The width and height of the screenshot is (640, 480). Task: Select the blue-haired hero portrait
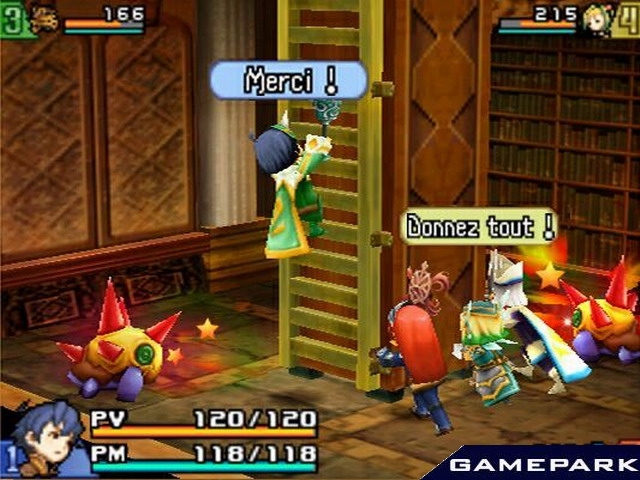(47, 437)
